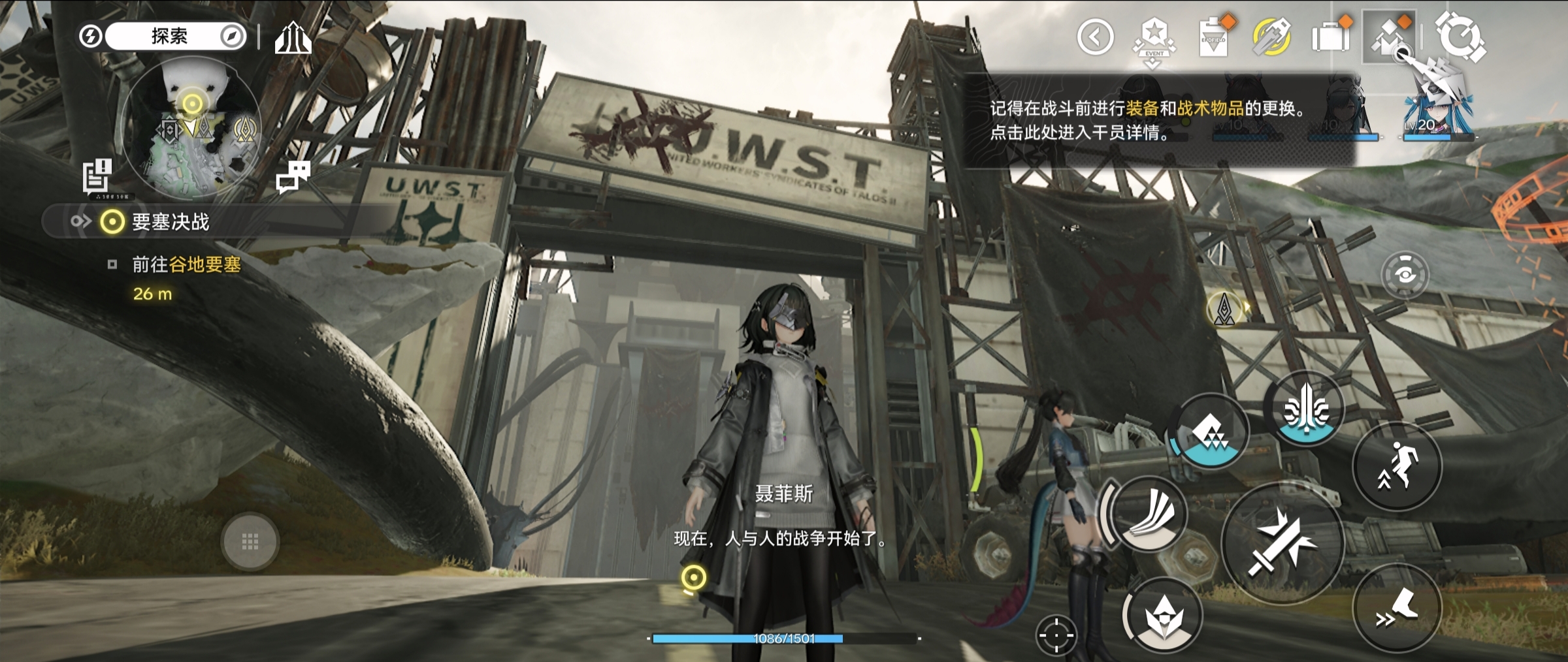1568x662 pixels.
Task: Tap the tower emblem icon beside 探索
Action: [293, 38]
